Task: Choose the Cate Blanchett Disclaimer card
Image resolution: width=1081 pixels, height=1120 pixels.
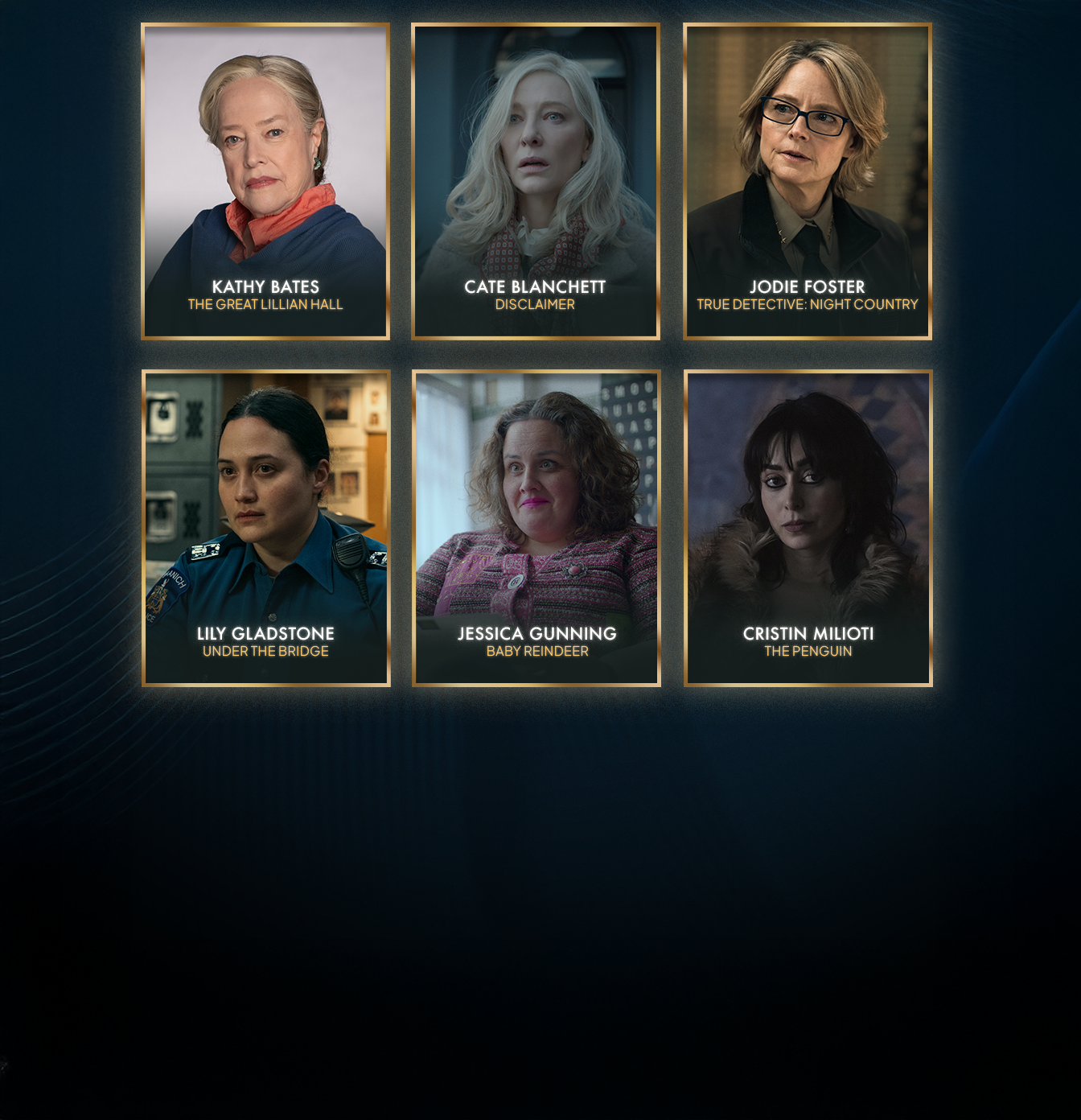Action: pos(536,181)
